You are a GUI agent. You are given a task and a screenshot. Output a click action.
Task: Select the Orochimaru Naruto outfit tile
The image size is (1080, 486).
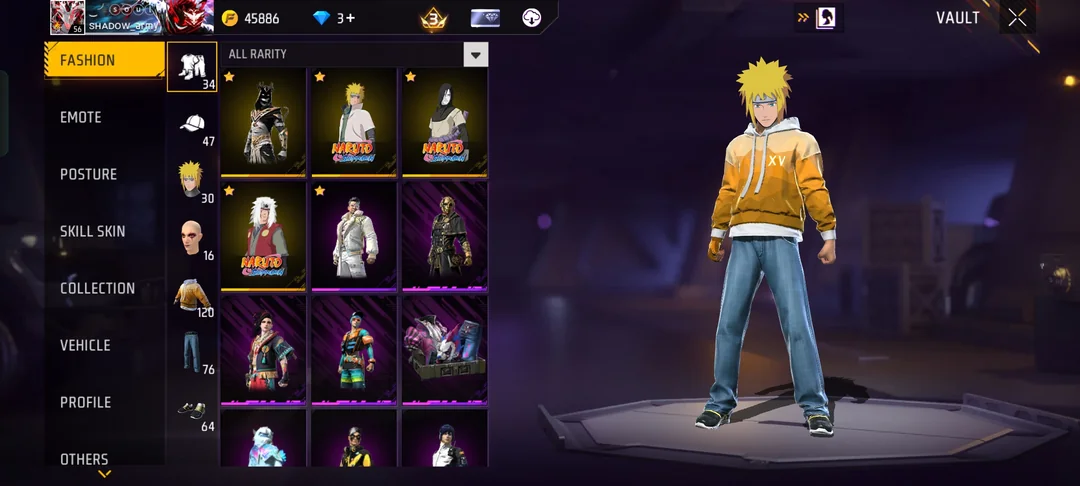coord(445,122)
